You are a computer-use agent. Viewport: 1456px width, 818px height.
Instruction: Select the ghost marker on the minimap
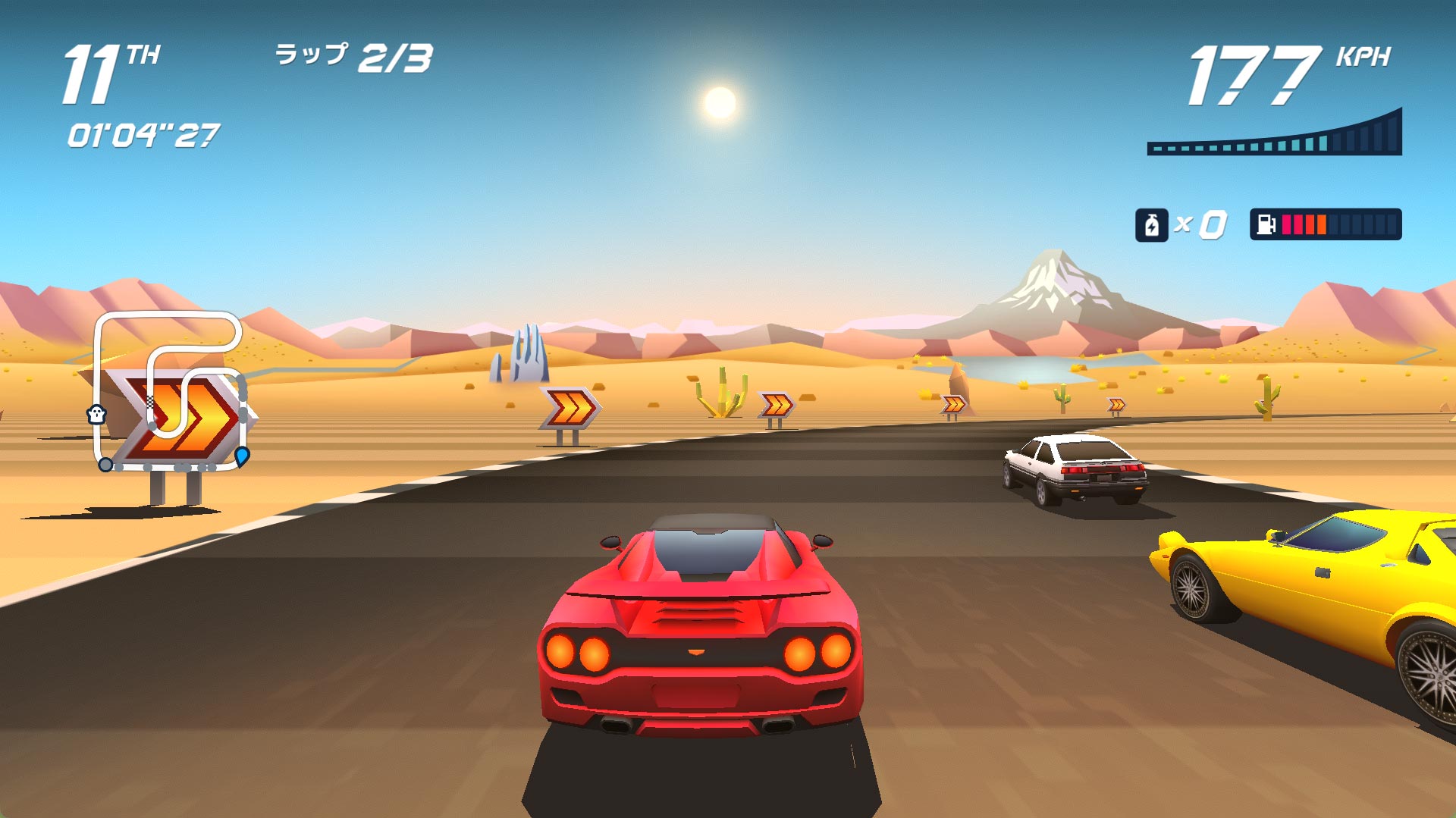point(96,414)
